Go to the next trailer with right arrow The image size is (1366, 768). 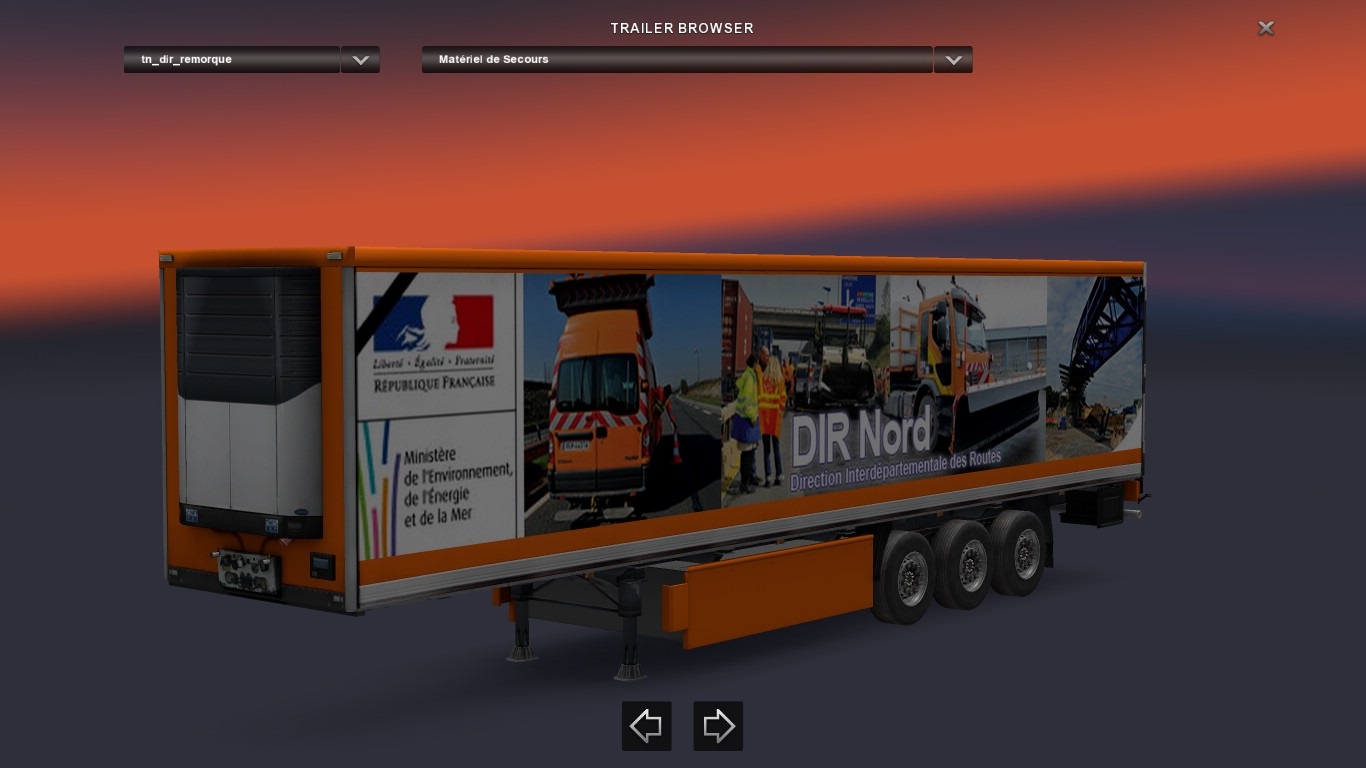[x=718, y=726]
